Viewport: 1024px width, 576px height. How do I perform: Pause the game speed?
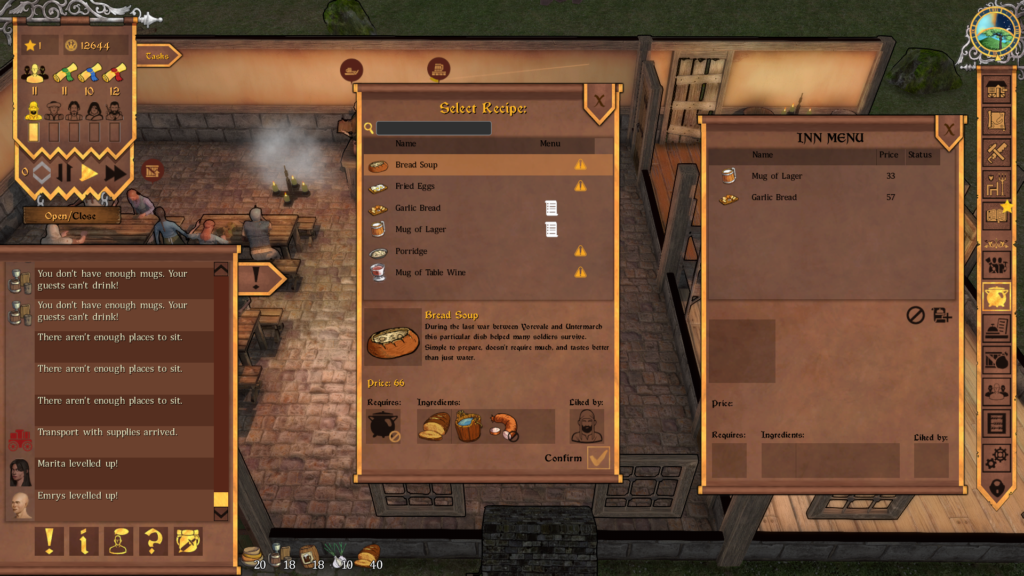(x=65, y=172)
